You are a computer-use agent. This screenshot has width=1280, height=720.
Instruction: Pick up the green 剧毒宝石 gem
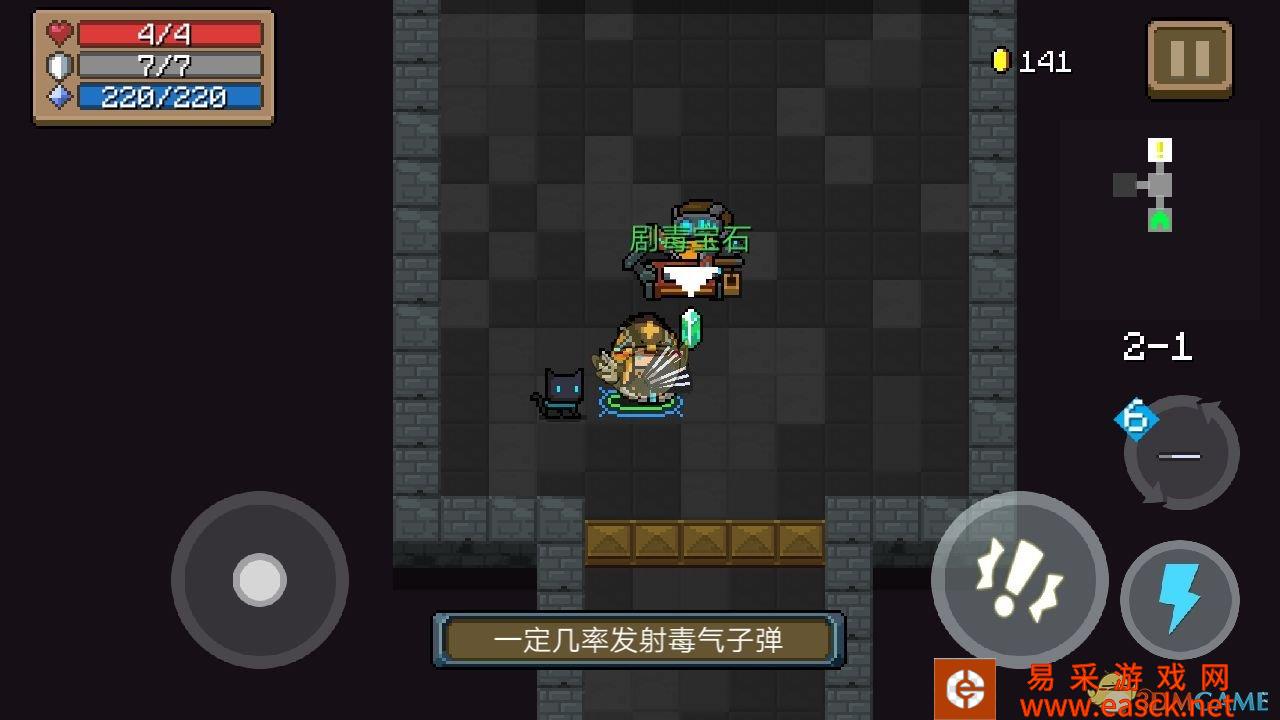(693, 330)
